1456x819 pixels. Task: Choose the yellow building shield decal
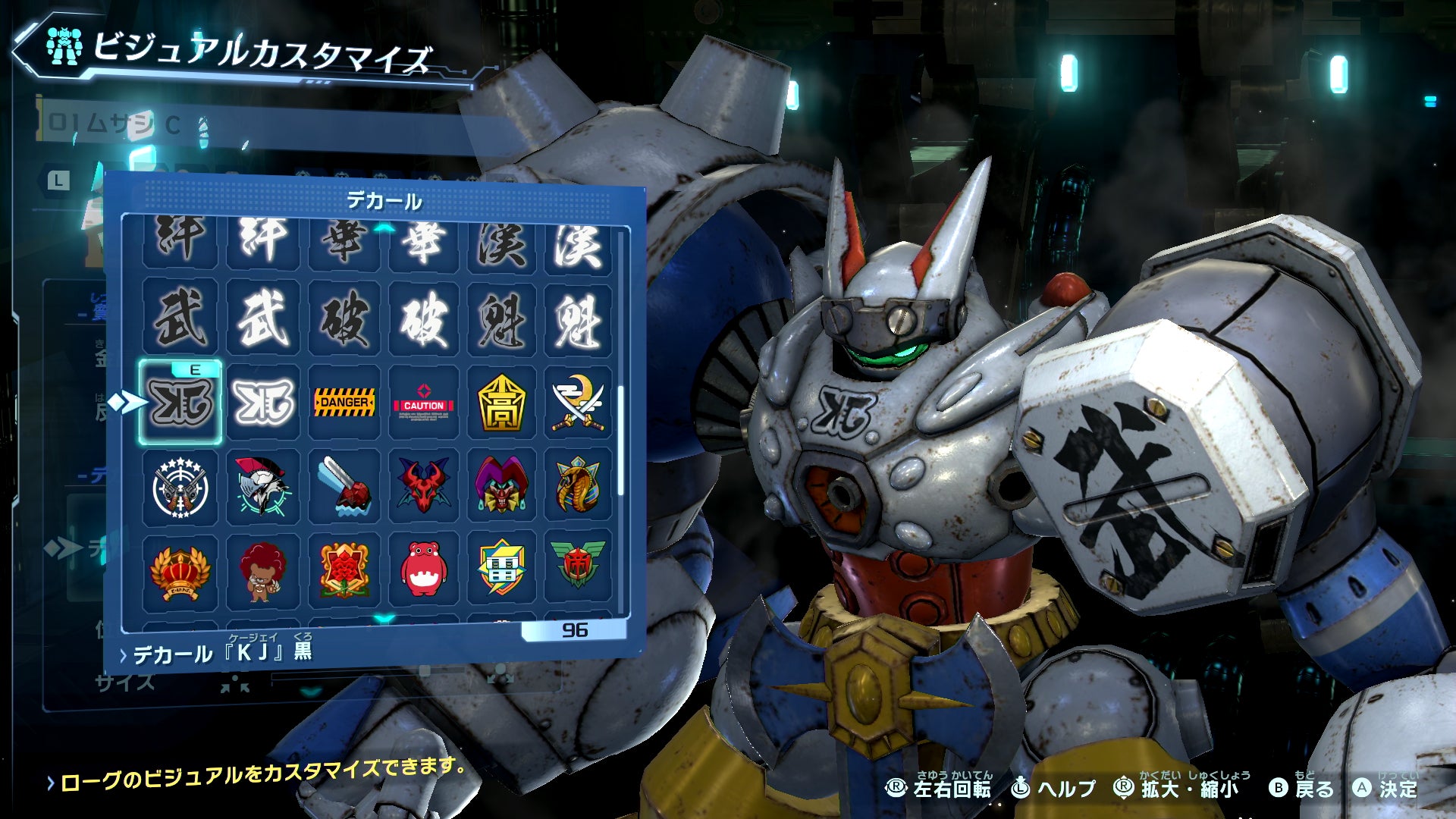pyautogui.click(x=501, y=571)
